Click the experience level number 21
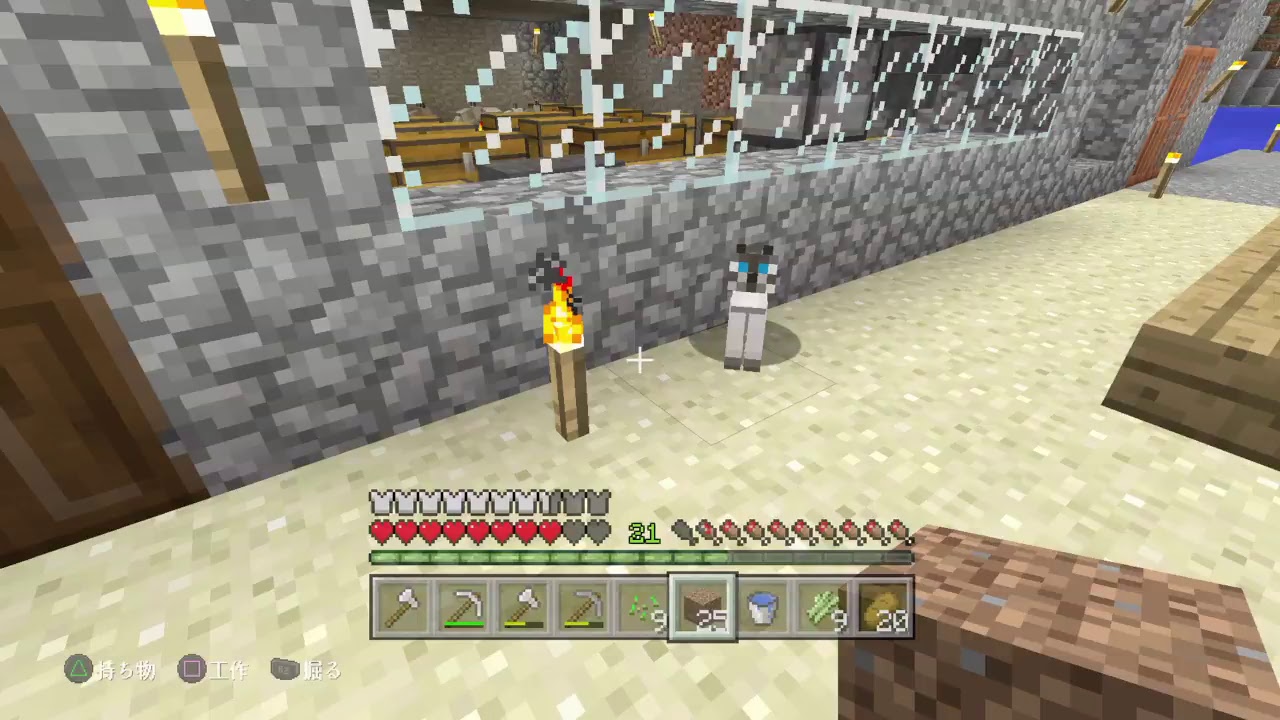Image resolution: width=1280 pixels, height=720 pixels. point(644,533)
